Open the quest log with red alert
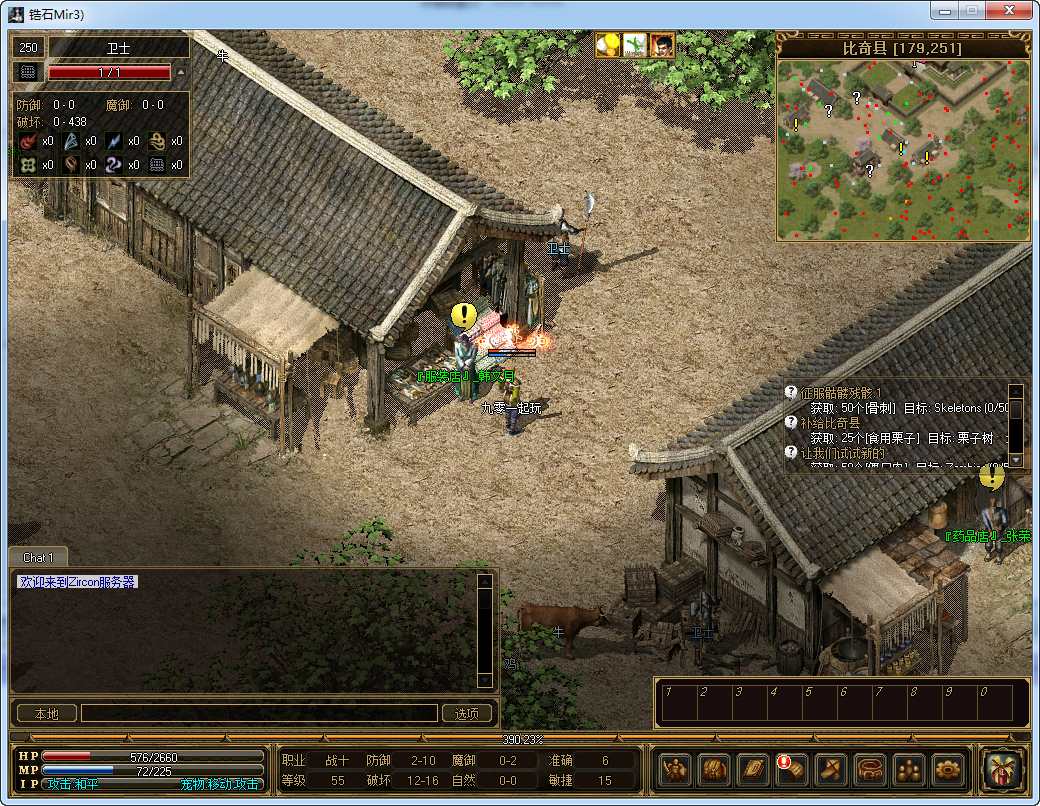Image resolution: width=1040 pixels, height=806 pixels. [791, 769]
